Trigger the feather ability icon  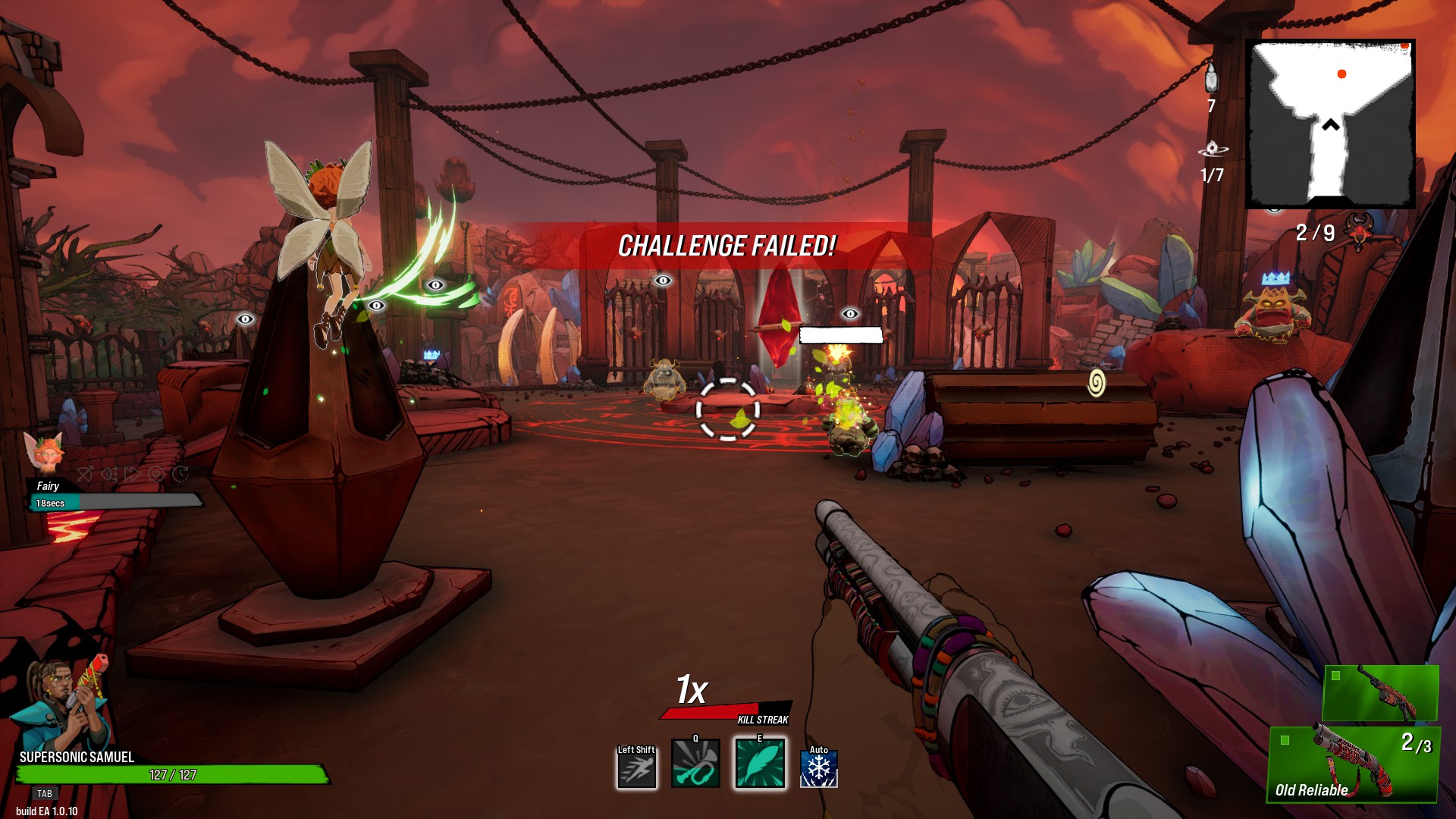[759, 764]
